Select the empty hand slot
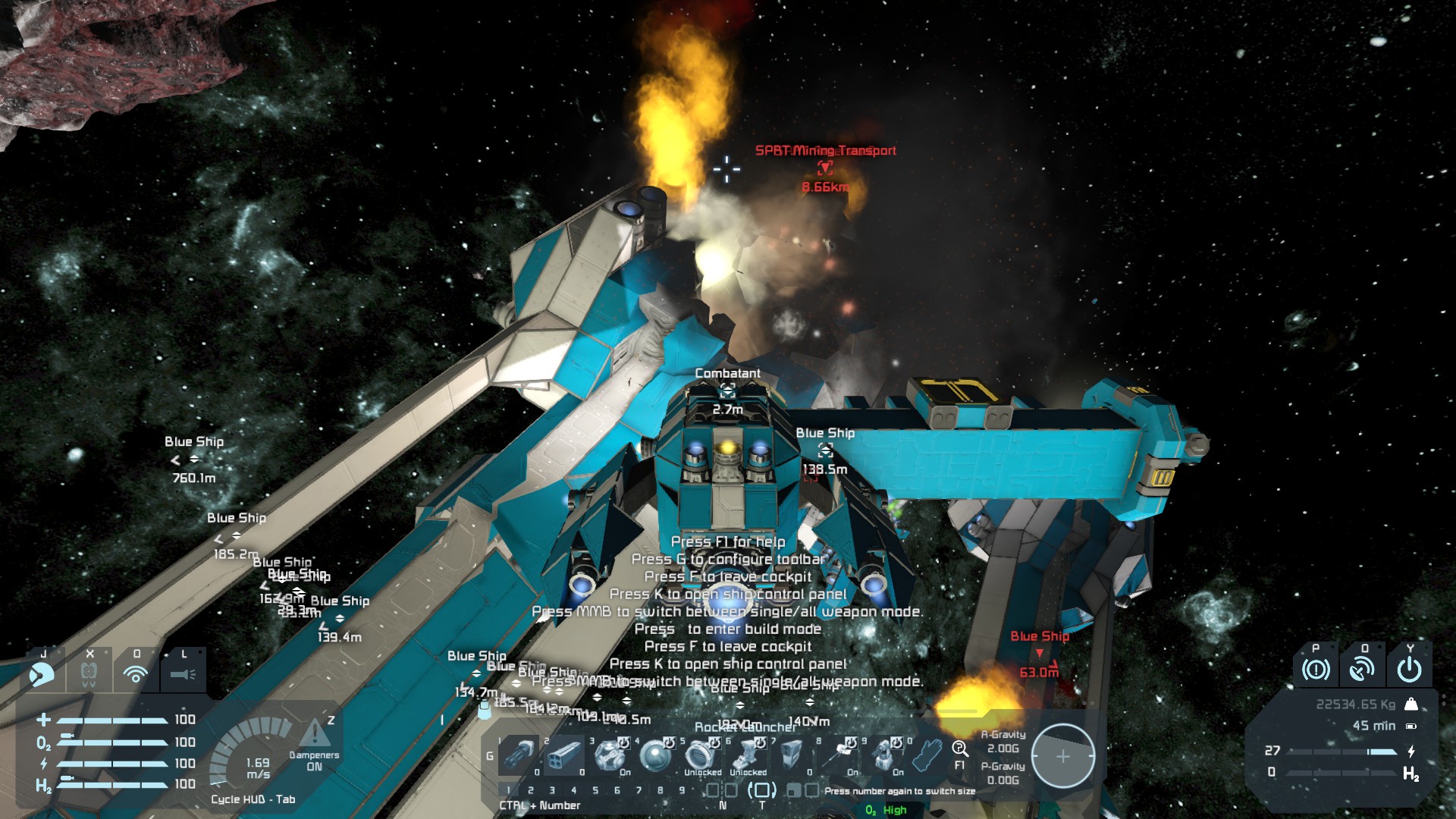The height and width of the screenshot is (819, 1456). coord(927,756)
